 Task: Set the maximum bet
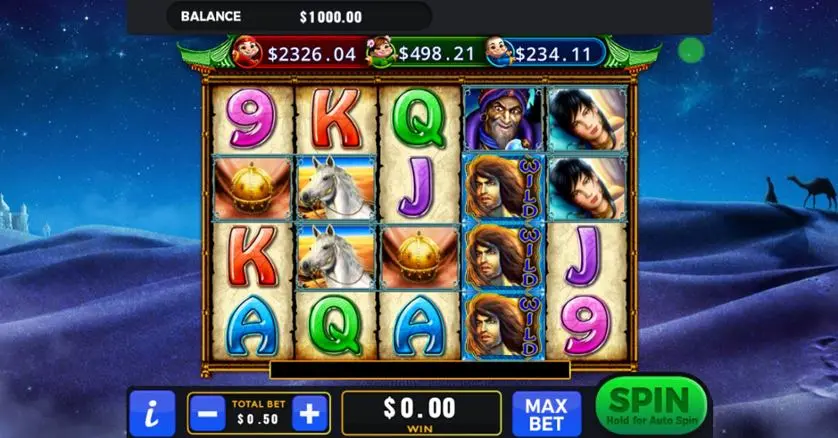click(546, 413)
